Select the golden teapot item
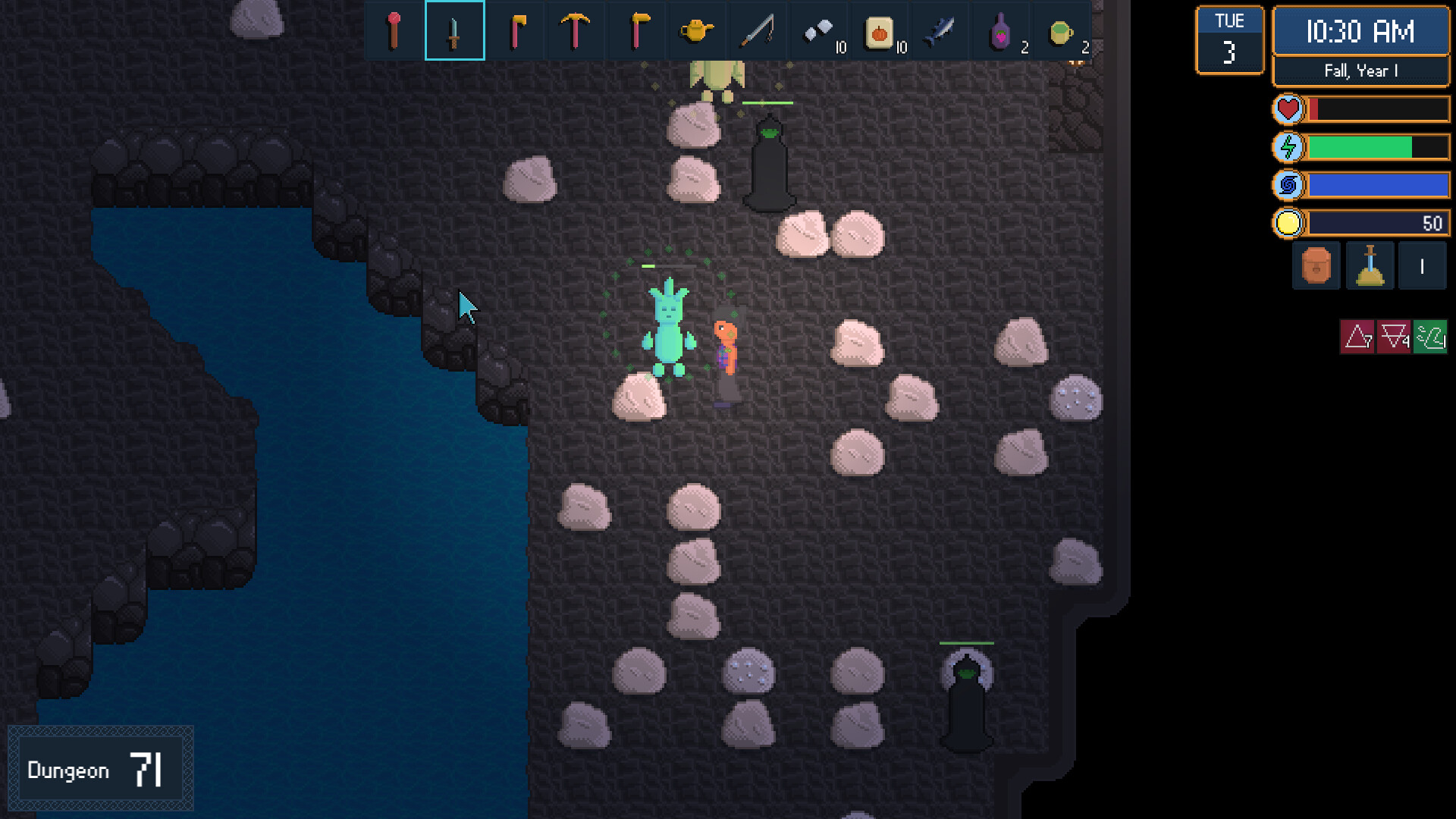This screenshot has width=1456, height=819. (x=698, y=30)
